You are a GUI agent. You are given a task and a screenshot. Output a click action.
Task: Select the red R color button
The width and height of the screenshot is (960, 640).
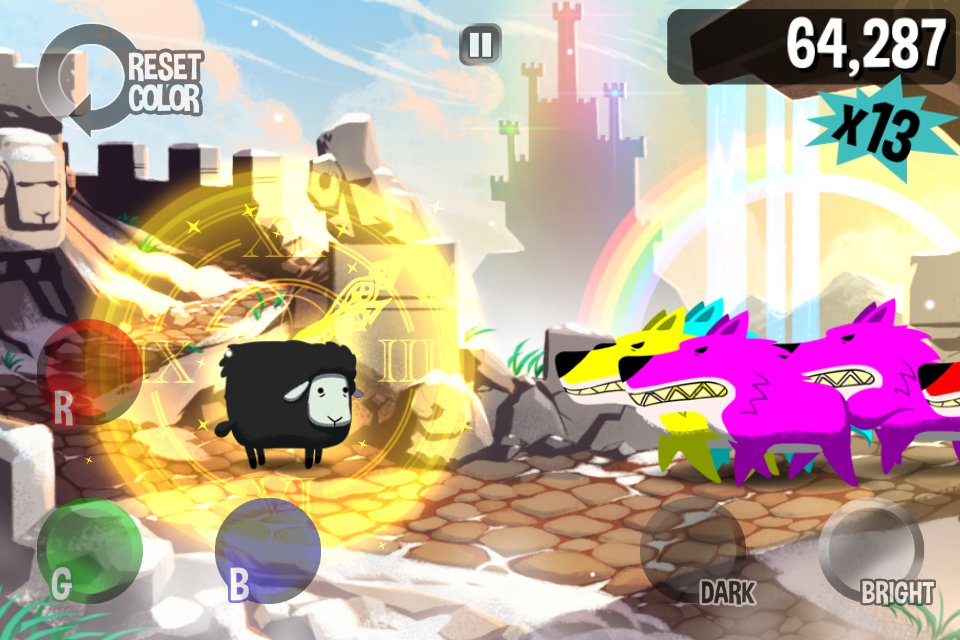click(90, 372)
